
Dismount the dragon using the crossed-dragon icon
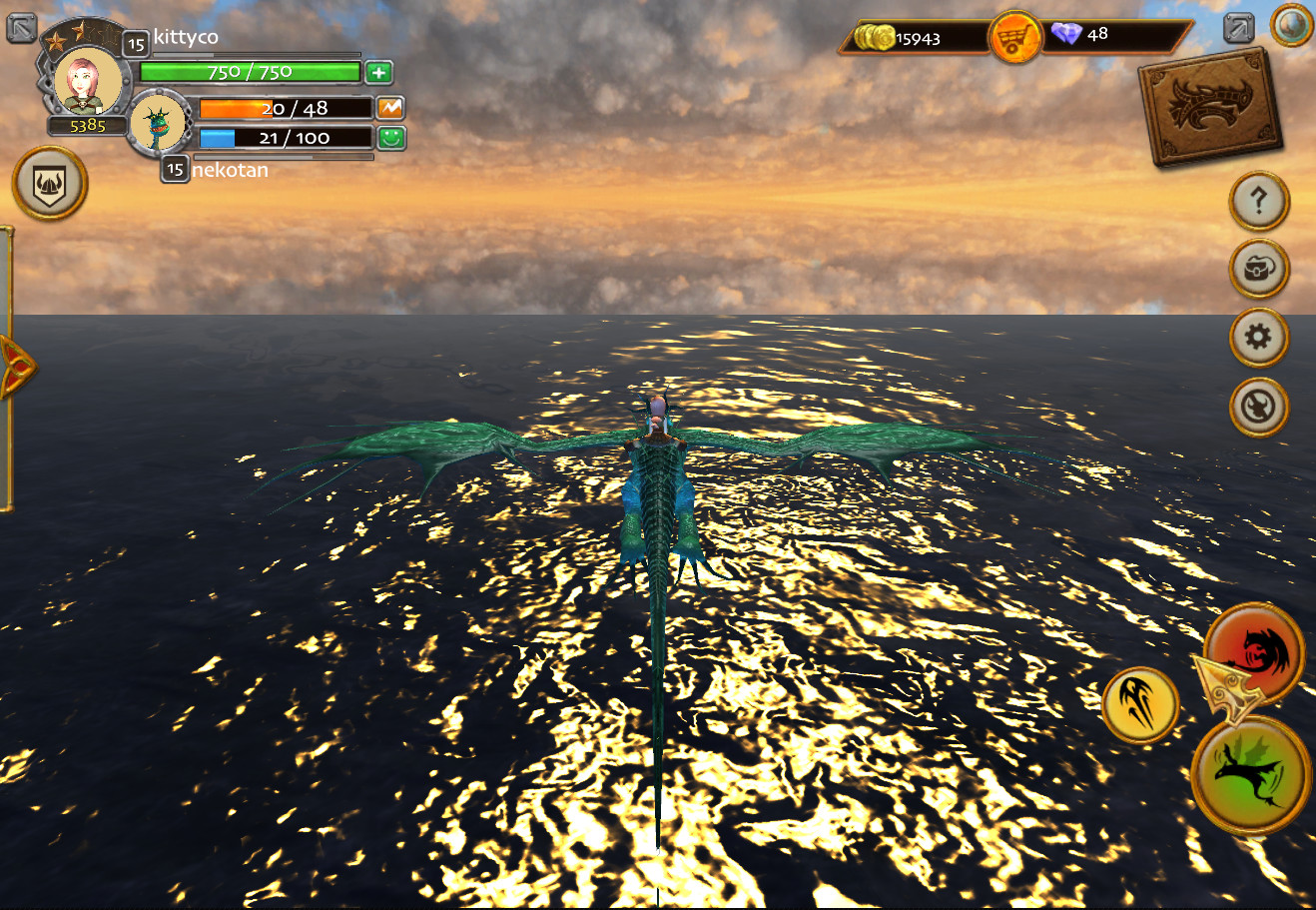1257,407
